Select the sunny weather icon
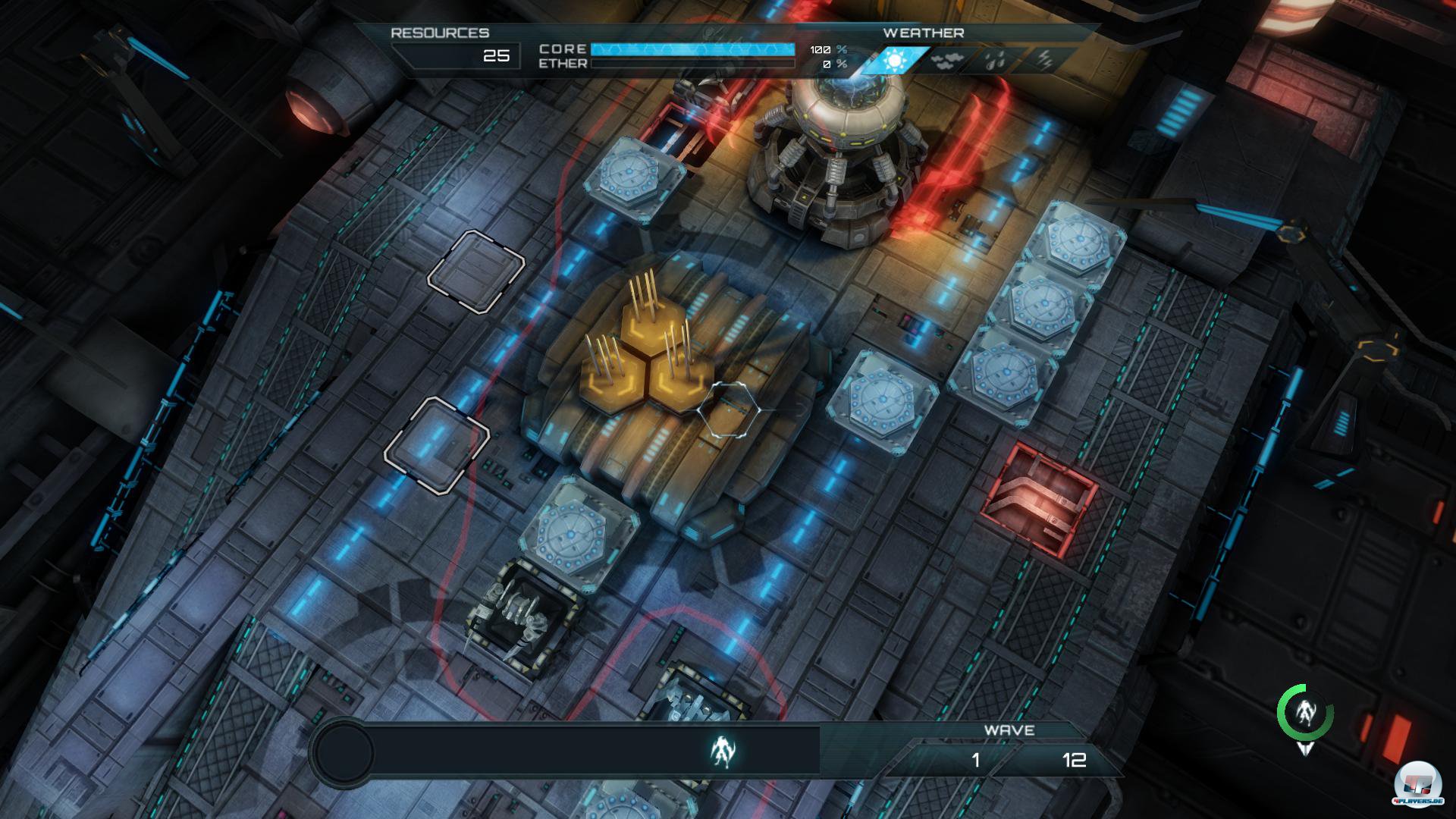 tap(895, 61)
